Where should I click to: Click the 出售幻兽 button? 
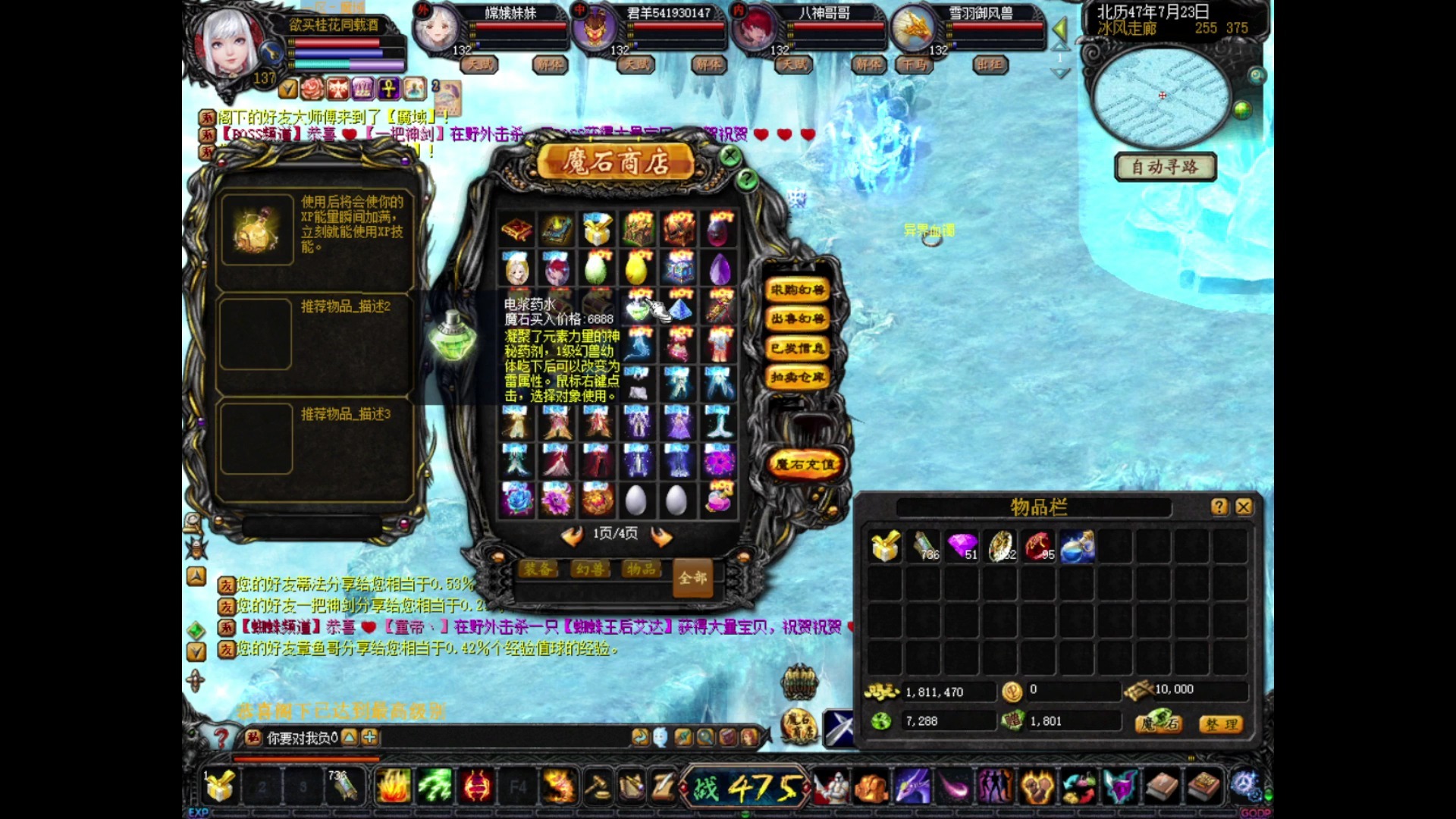click(x=797, y=318)
